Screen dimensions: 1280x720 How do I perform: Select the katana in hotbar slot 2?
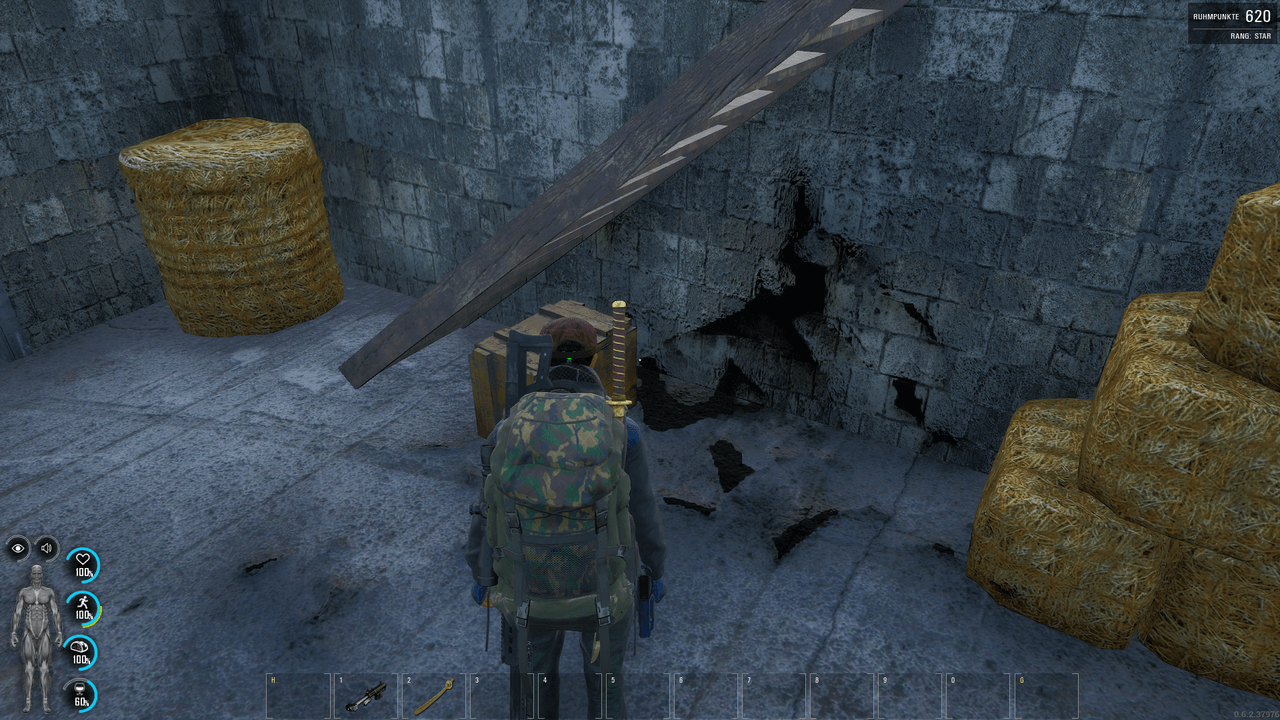coord(435,695)
